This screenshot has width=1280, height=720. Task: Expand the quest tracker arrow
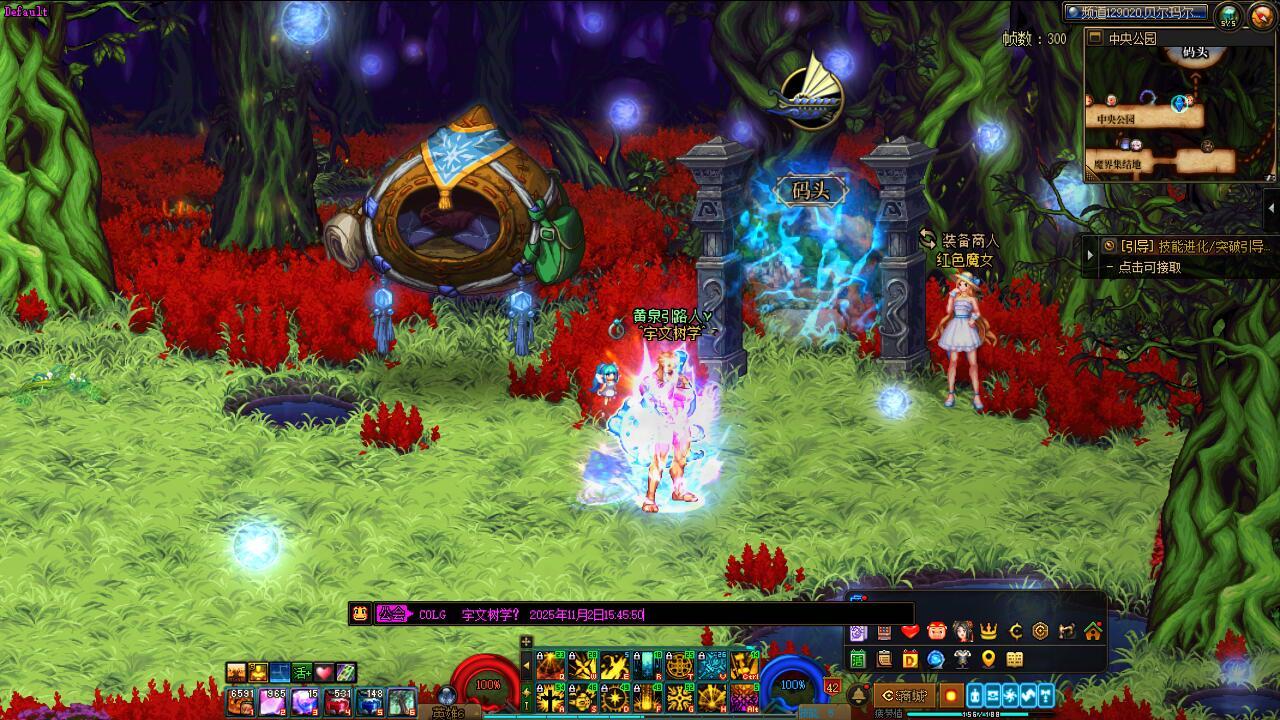(x=1091, y=255)
